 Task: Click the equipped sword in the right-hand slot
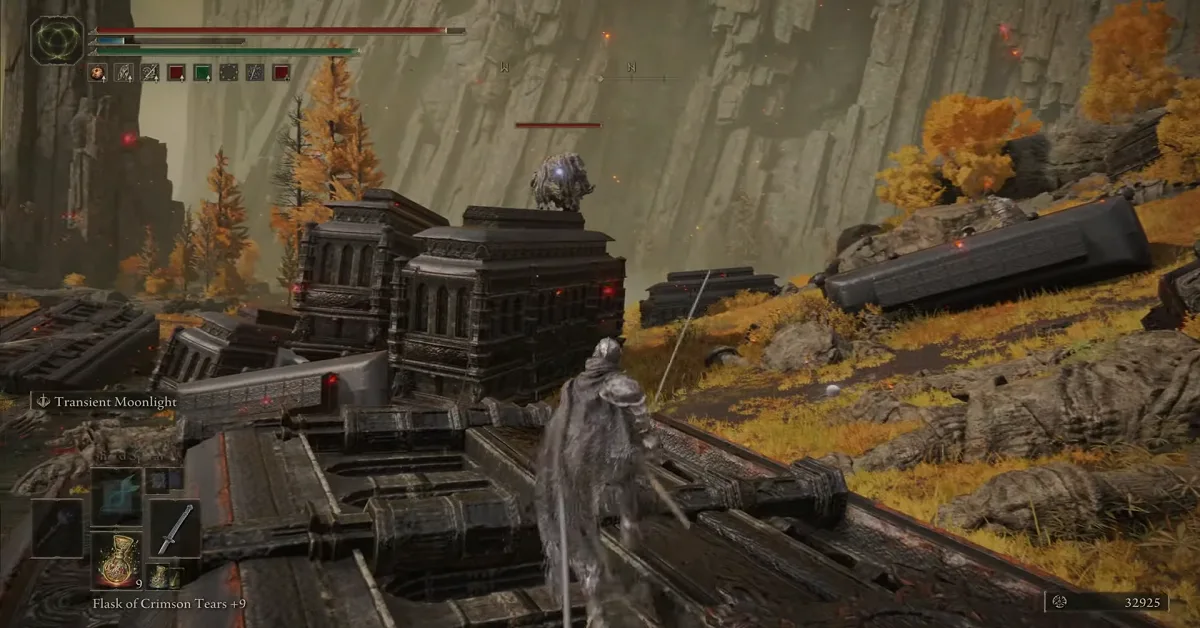click(174, 528)
